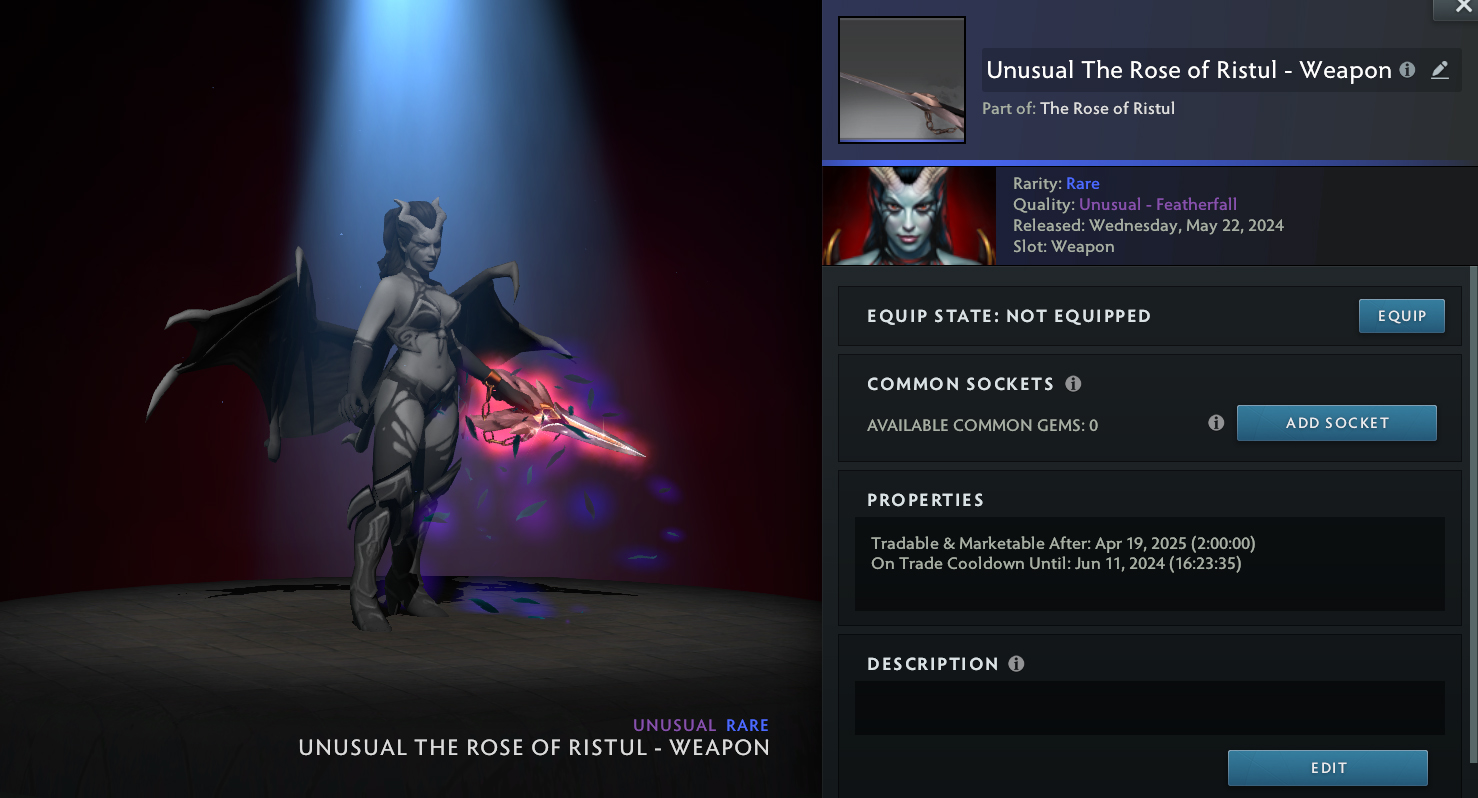Viewport: 1478px width, 798px height.
Task: Show info beside the item name
Action: point(1408,70)
